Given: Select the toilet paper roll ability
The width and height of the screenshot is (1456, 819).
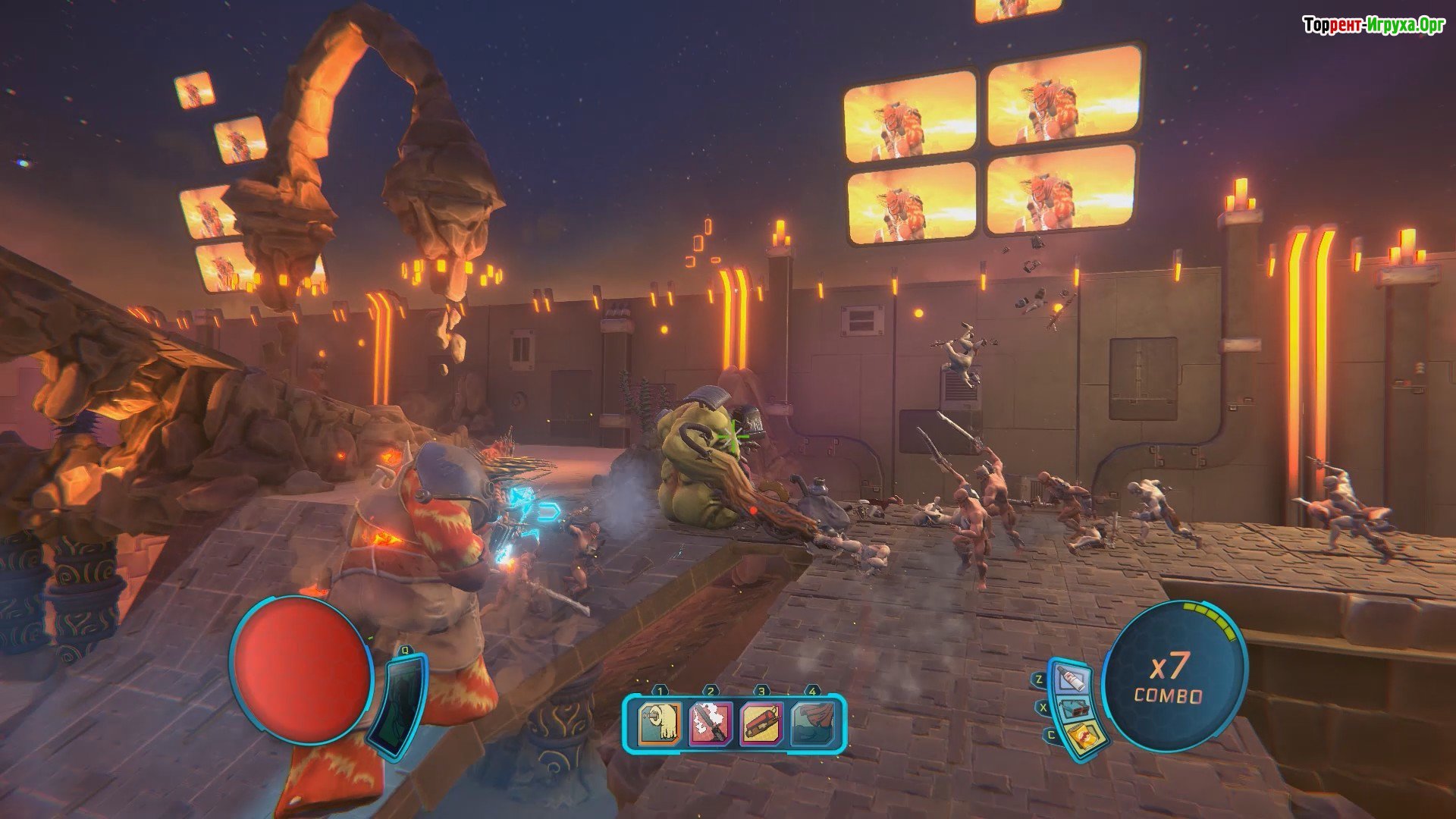Looking at the screenshot, I should tap(658, 723).
